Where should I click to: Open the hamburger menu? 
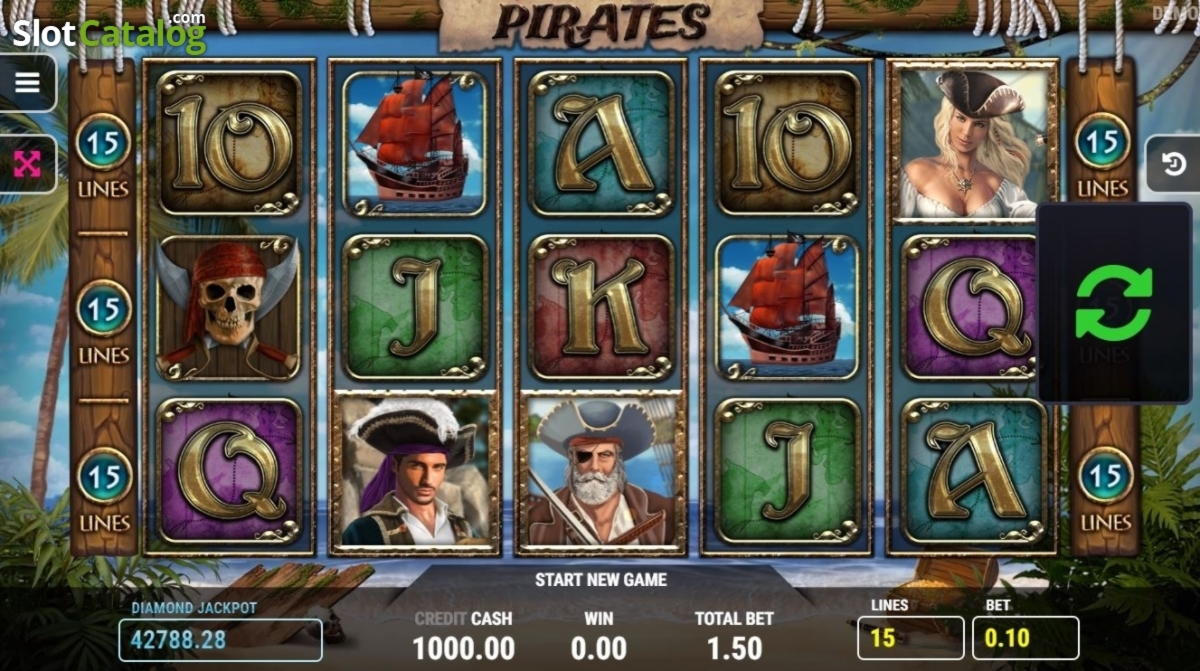[x=27, y=83]
